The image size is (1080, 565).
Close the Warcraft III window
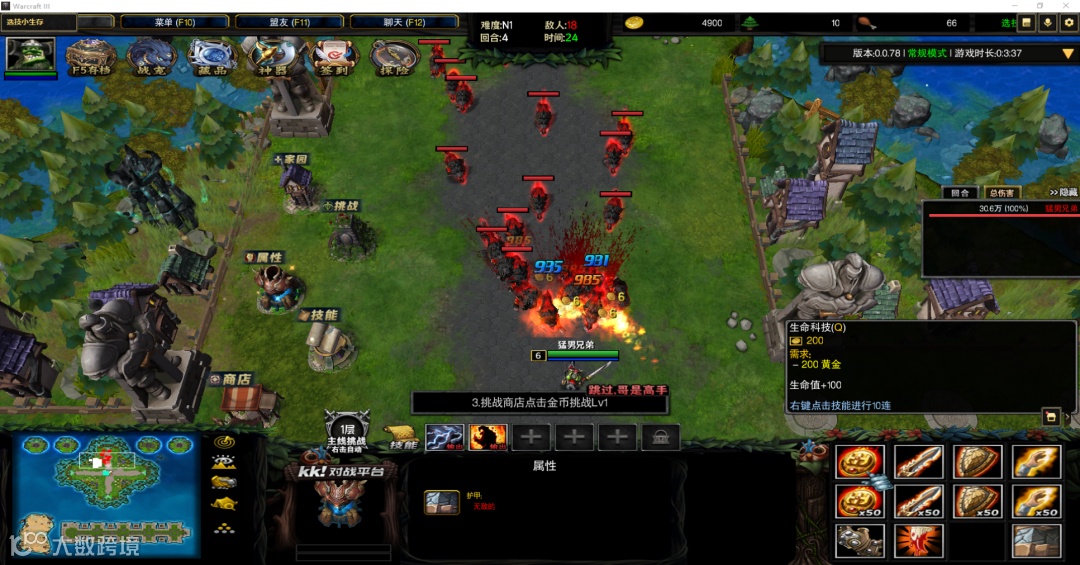click(x=1068, y=6)
